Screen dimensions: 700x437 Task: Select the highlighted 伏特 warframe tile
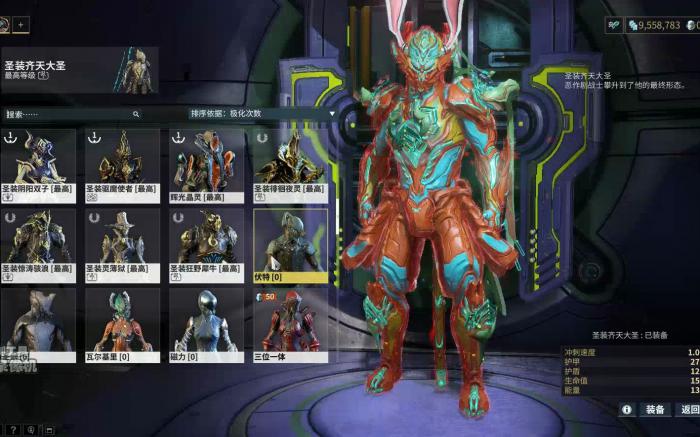pos(290,241)
